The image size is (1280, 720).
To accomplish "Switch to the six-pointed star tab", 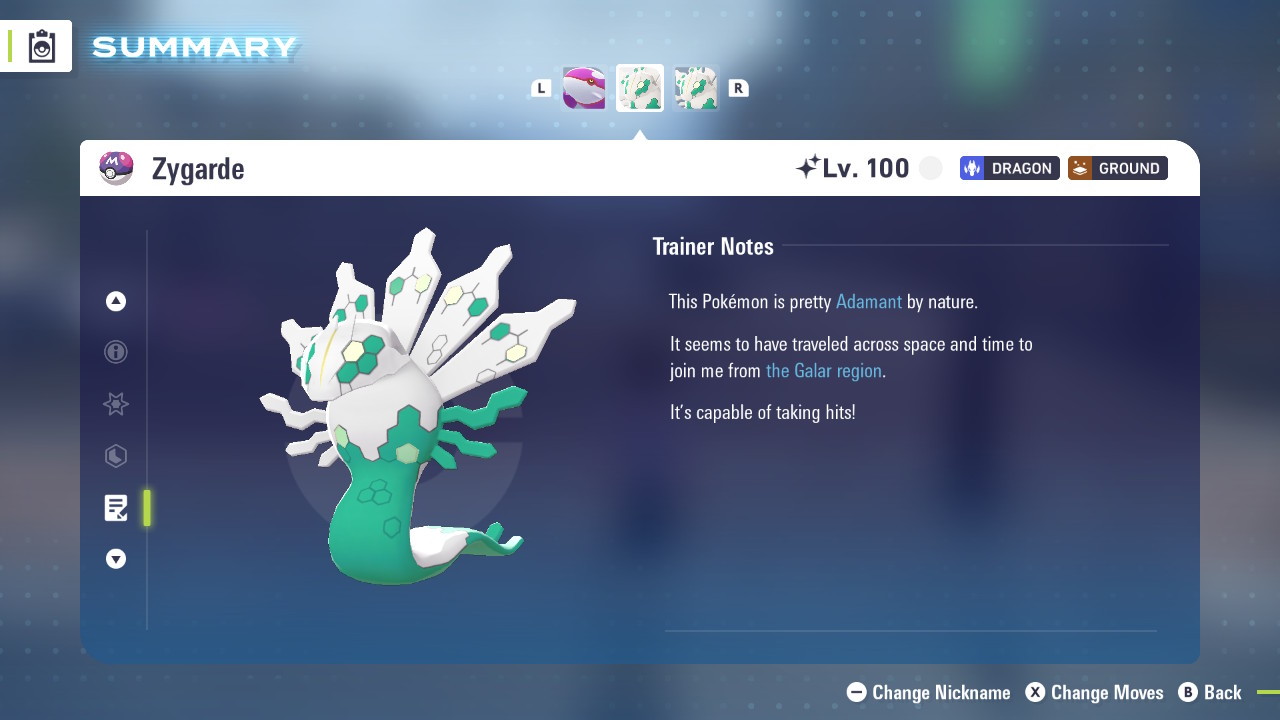I will pyautogui.click(x=116, y=404).
